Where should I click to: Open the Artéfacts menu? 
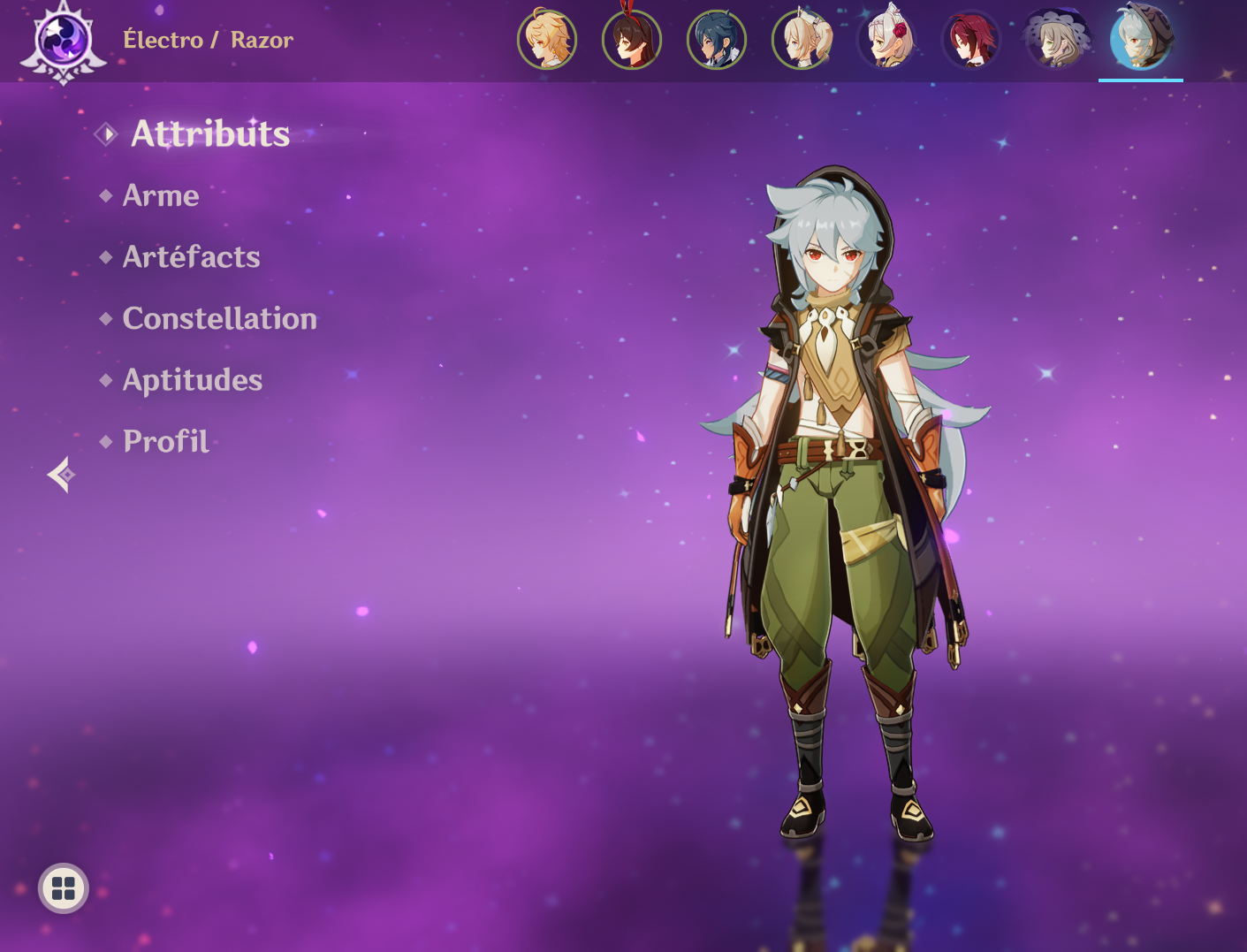191,257
